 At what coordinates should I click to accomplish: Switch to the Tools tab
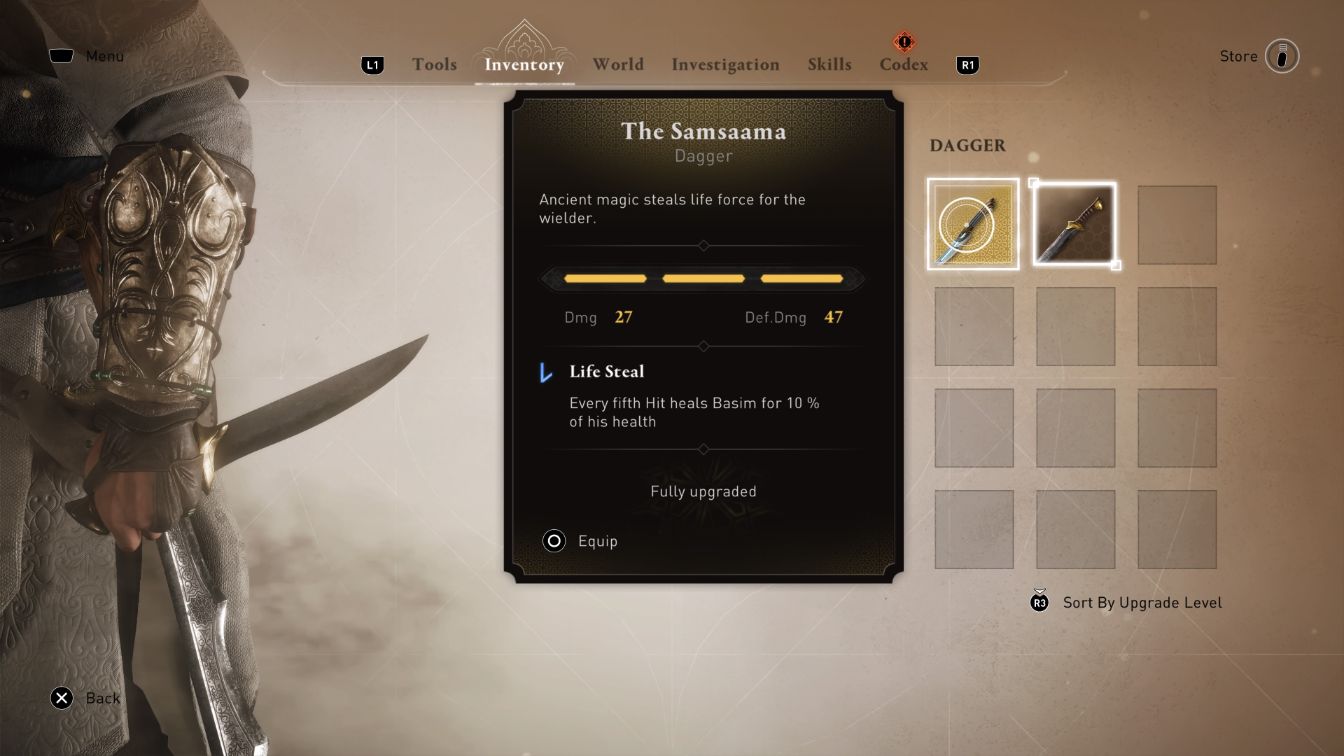(x=433, y=64)
